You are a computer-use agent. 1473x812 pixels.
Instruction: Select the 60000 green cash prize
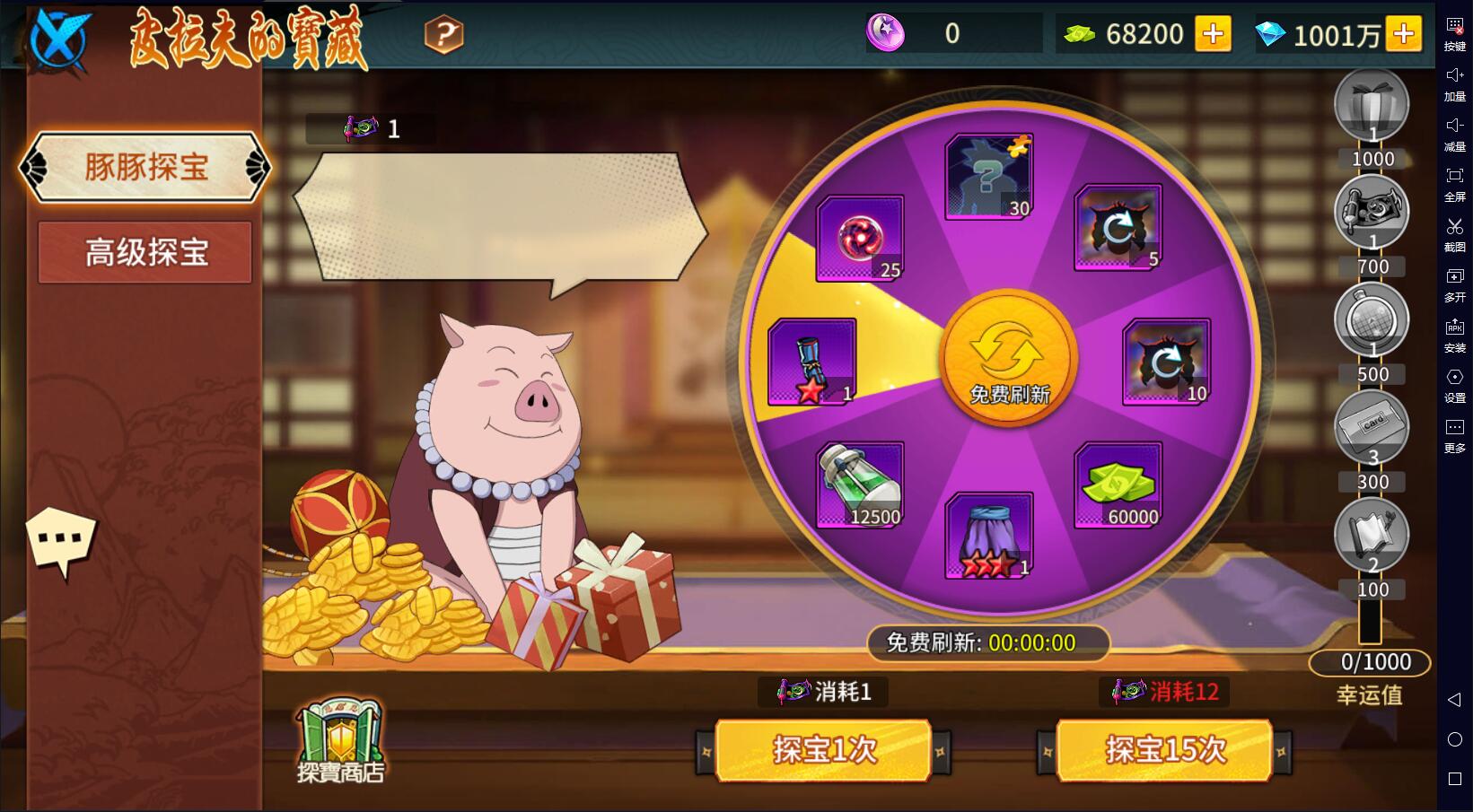[1118, 485]
